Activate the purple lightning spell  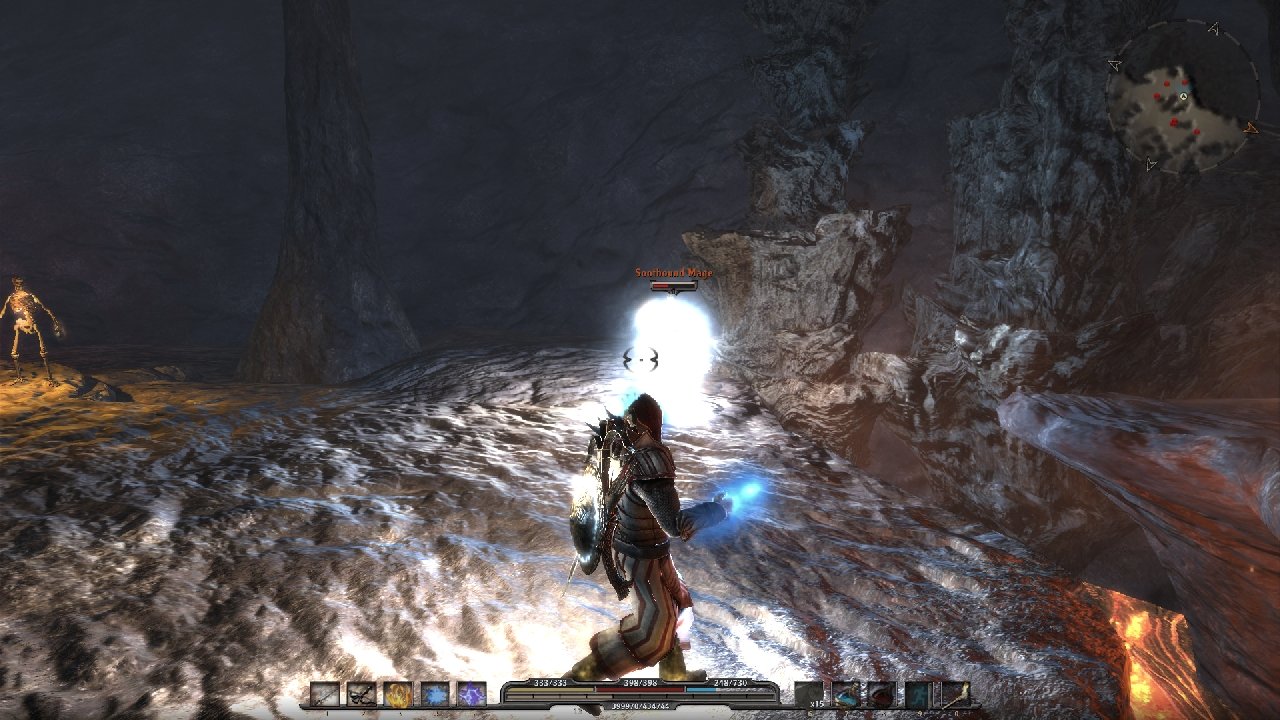(472, 694)
